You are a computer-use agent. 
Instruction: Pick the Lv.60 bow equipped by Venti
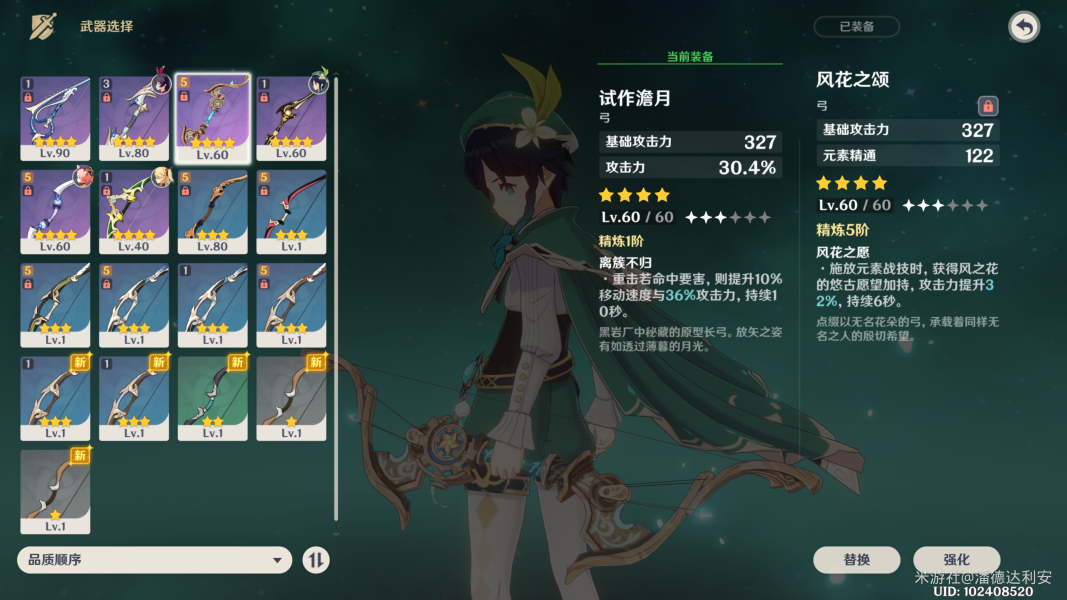coord(291,118)
